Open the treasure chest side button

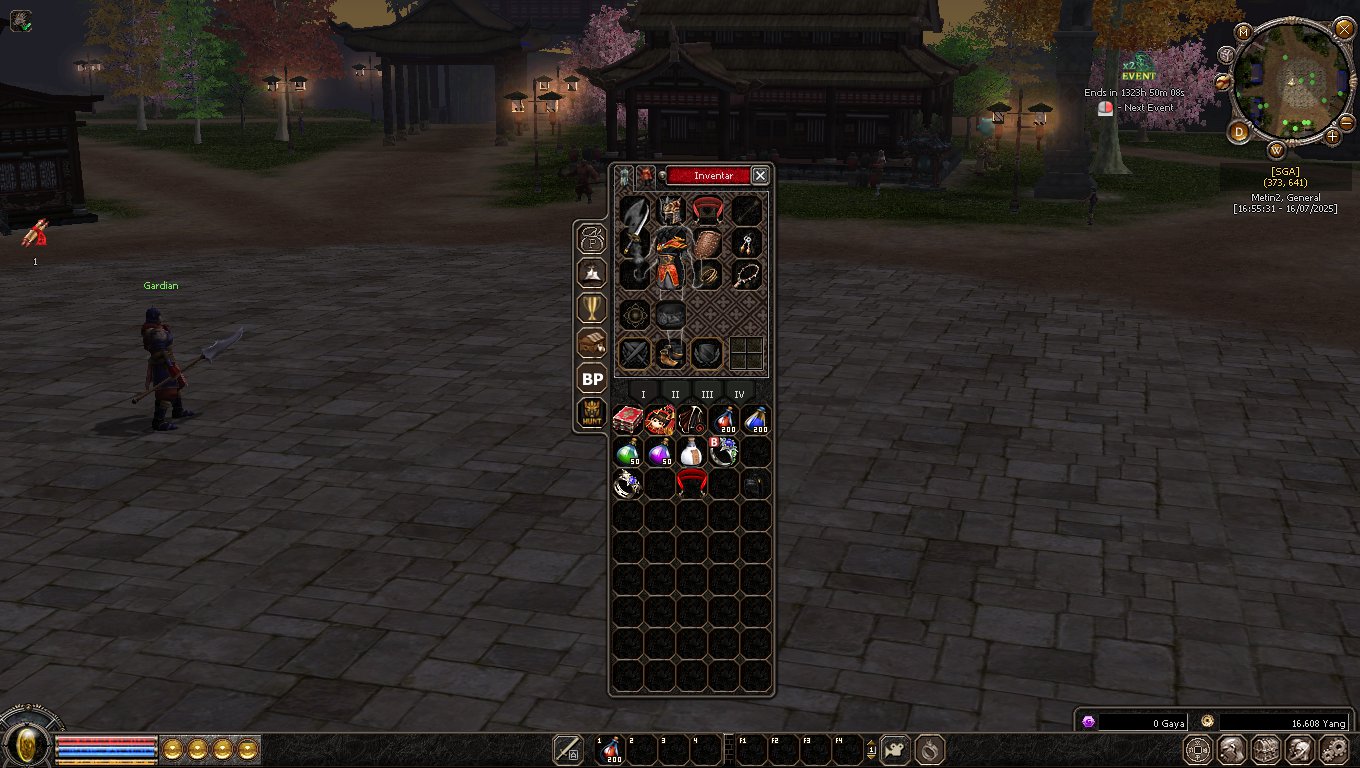pos(592,343)
